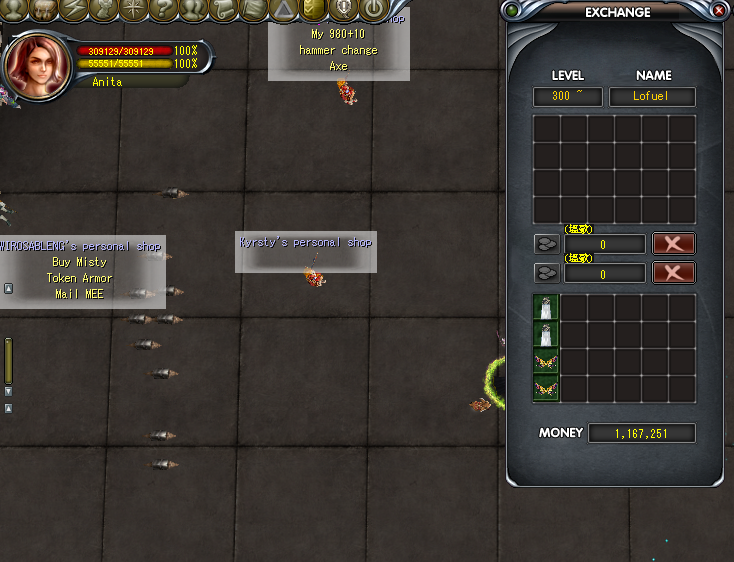Screen dimensions: 734x562
Task: Open the yellow chevron rank icon
Action: (313, 9)
